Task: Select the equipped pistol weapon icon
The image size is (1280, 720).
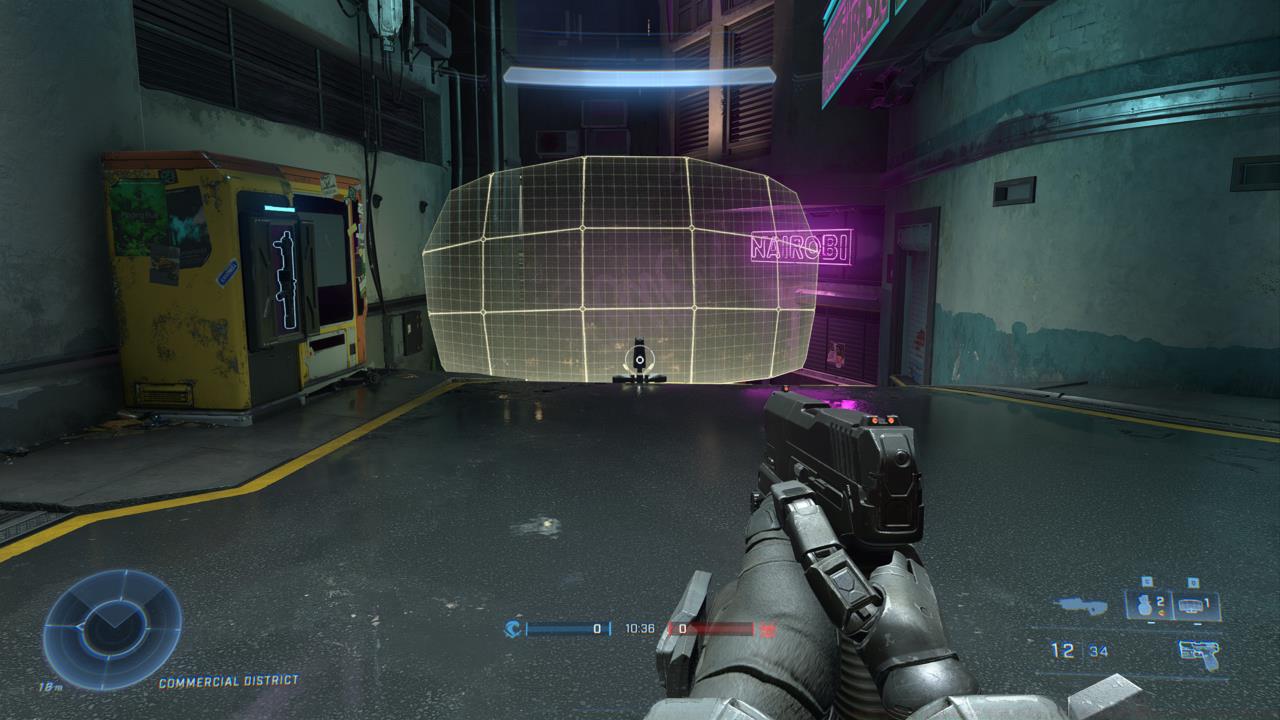Action: click(1199, 651)
